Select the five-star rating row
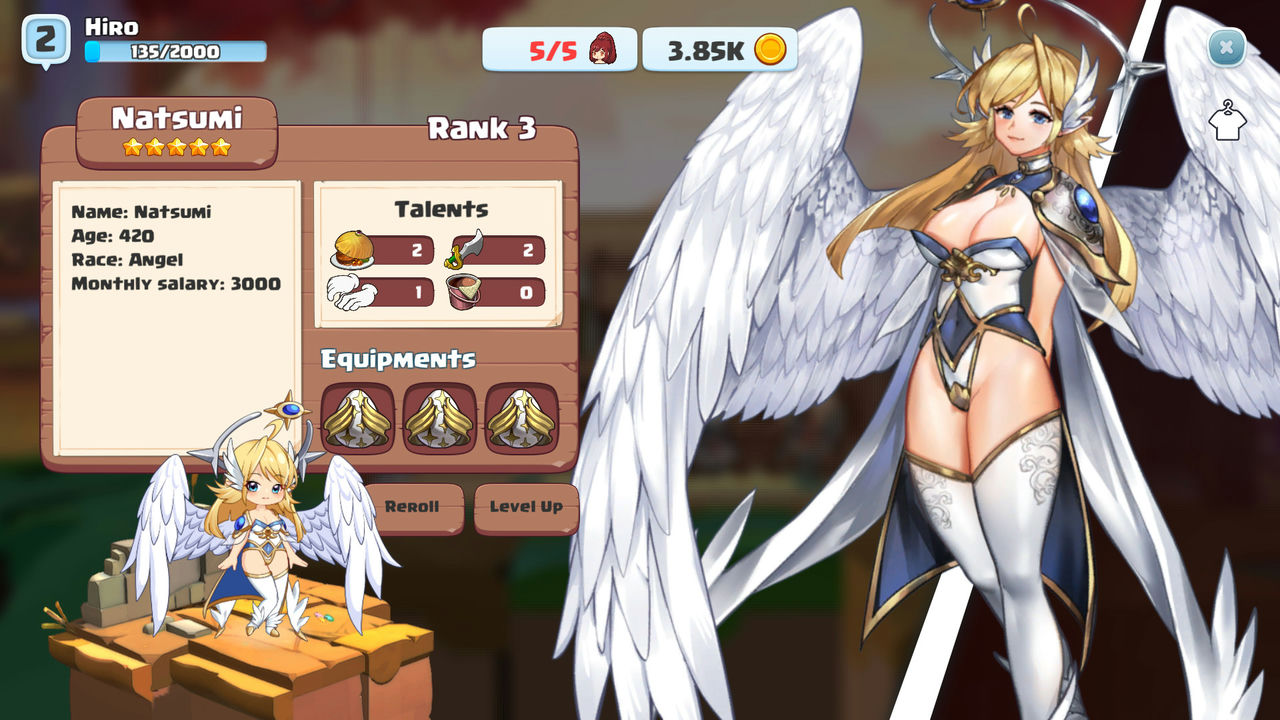Image resolution: width=1280 pixels, height=720 pixels. point(175,145)
